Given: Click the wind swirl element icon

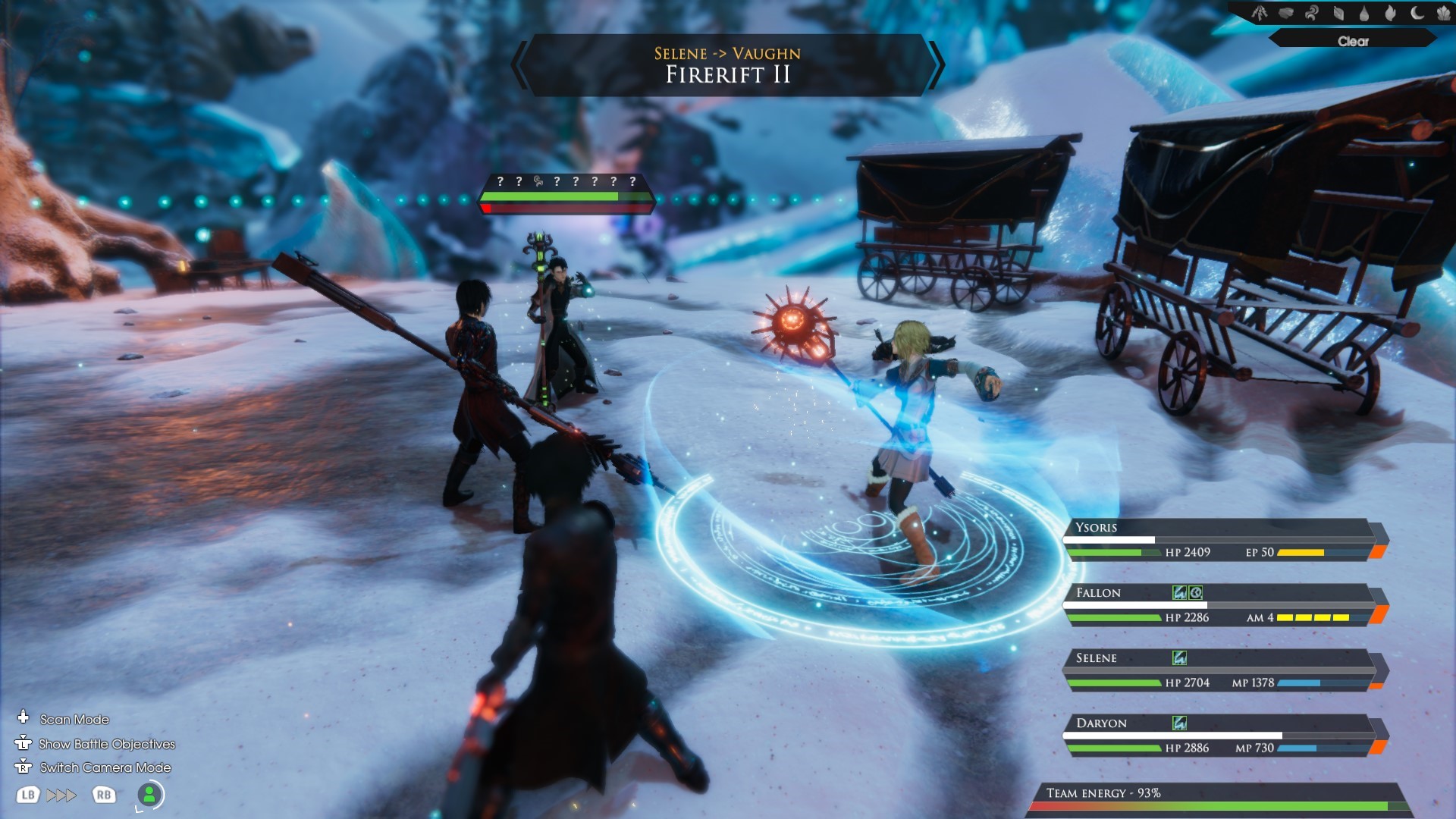Looking at the screenshot, I should 1312,13.
